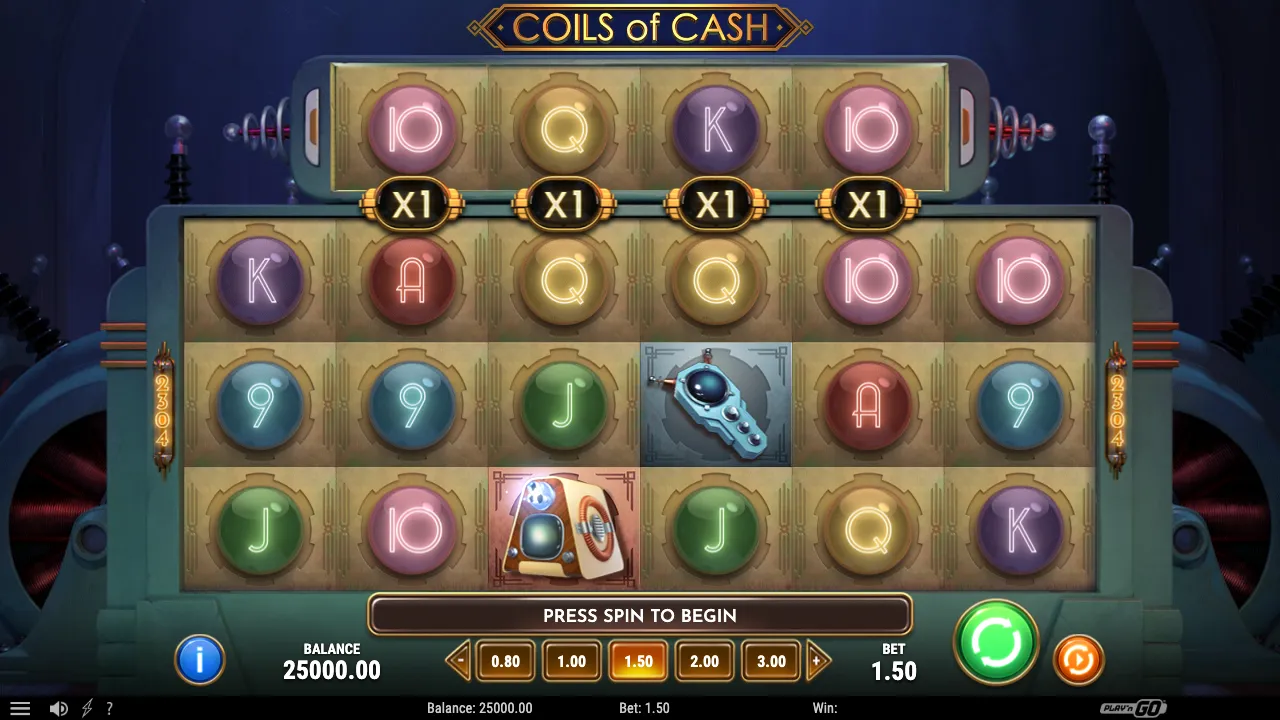This screenshot has width=1280, height=720.
Task: Expand bet options with plus arrow
Action: click(x=818, y=660)
